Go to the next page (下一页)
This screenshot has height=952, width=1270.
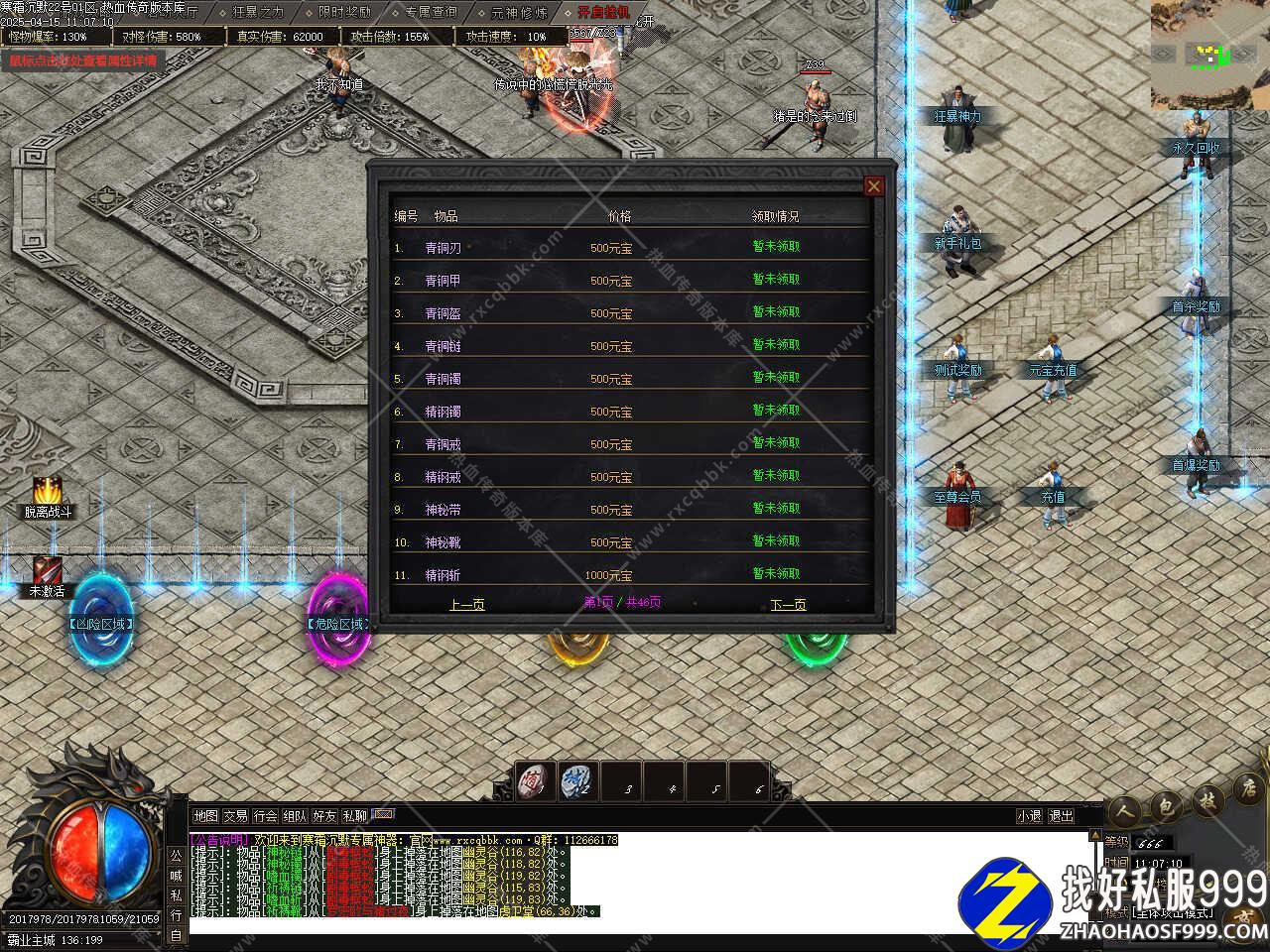(788, 604)
